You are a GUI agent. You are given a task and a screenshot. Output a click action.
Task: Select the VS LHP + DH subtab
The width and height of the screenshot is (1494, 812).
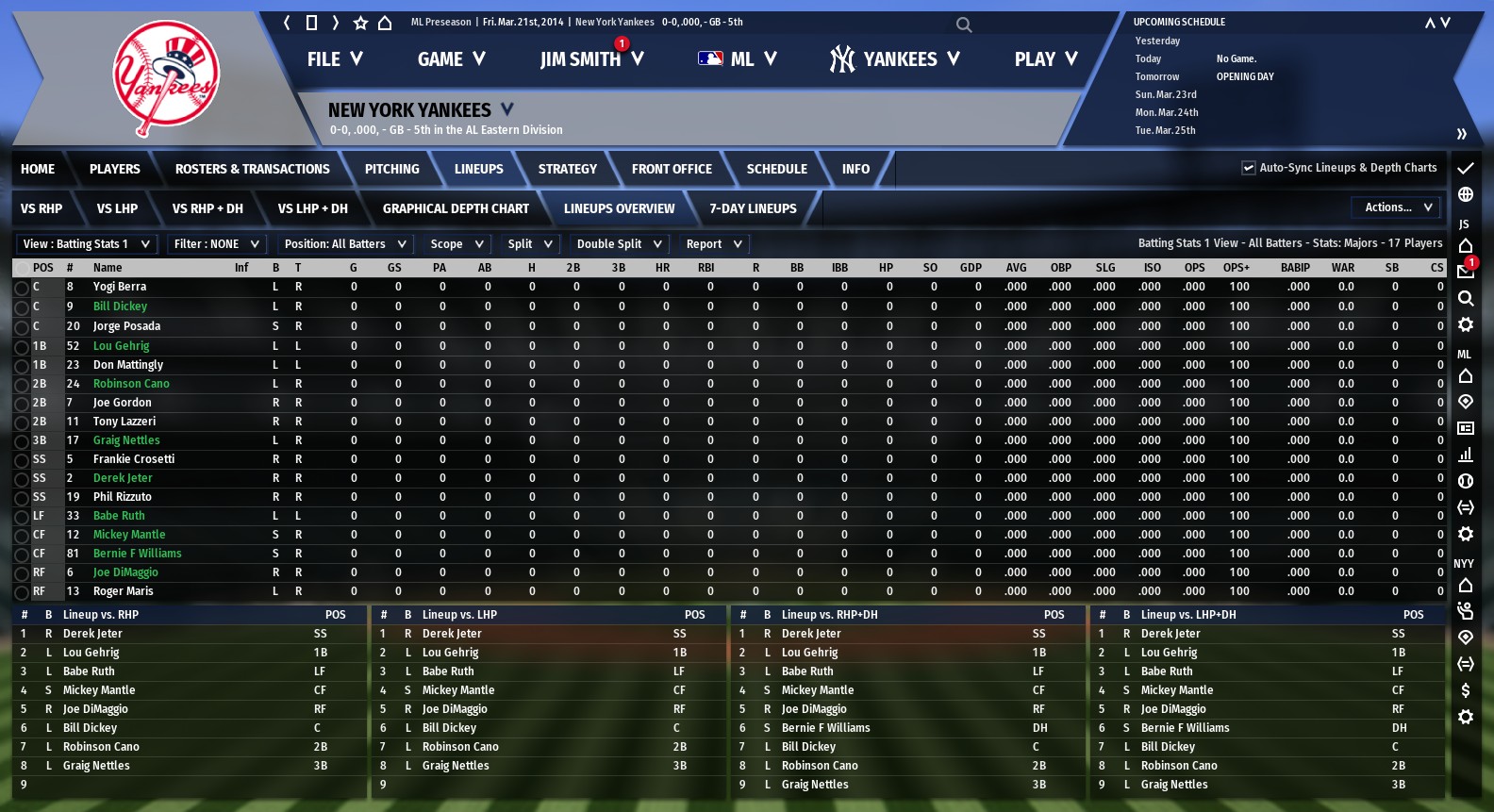point(312,208)
